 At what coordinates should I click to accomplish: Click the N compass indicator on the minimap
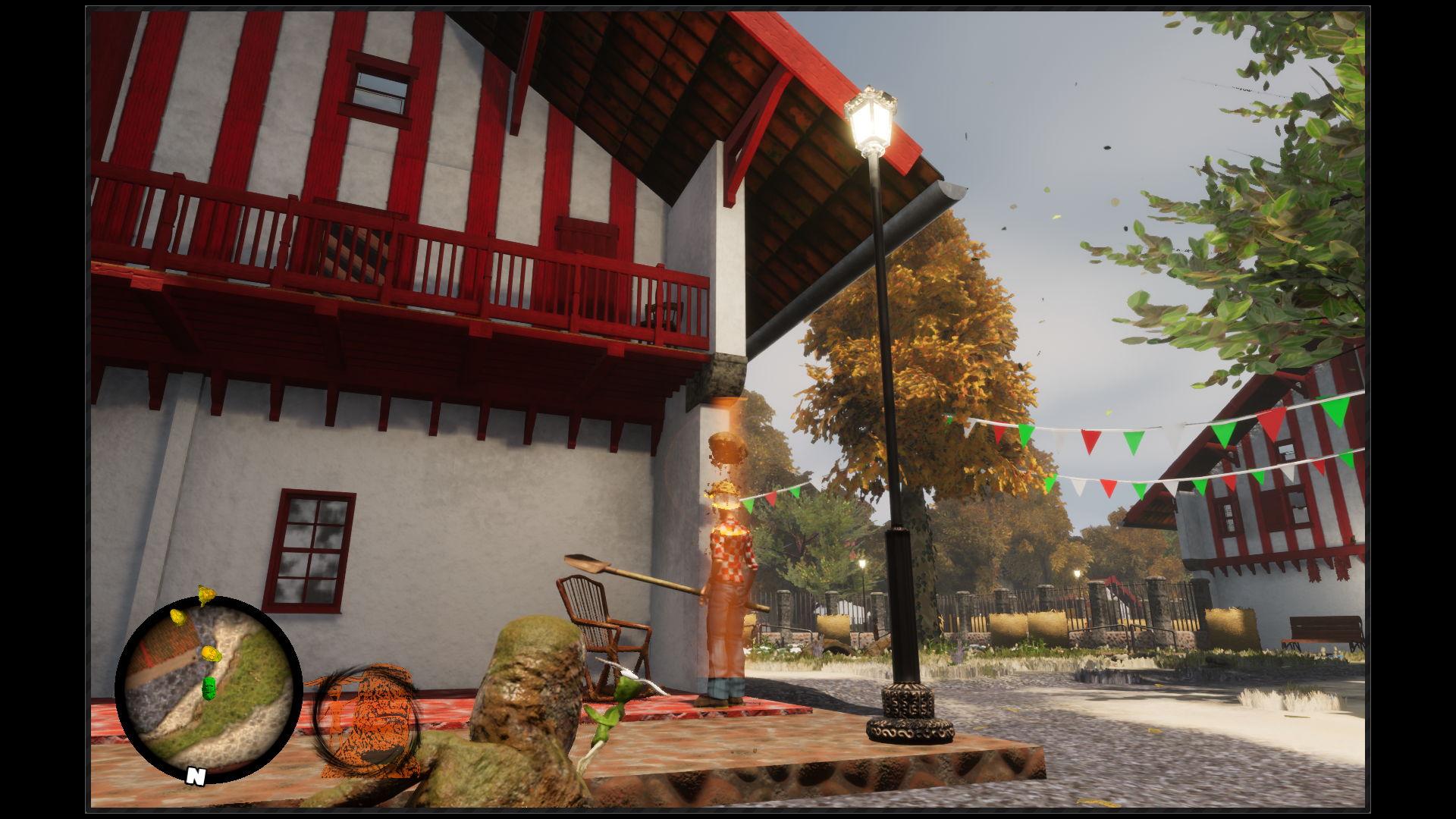[196, 775]
